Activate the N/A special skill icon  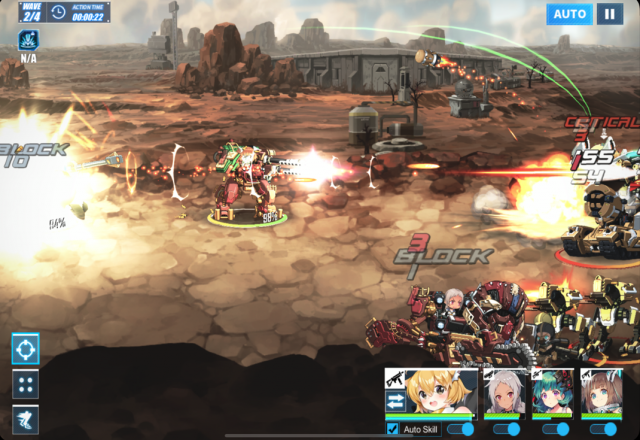(27, 41)
